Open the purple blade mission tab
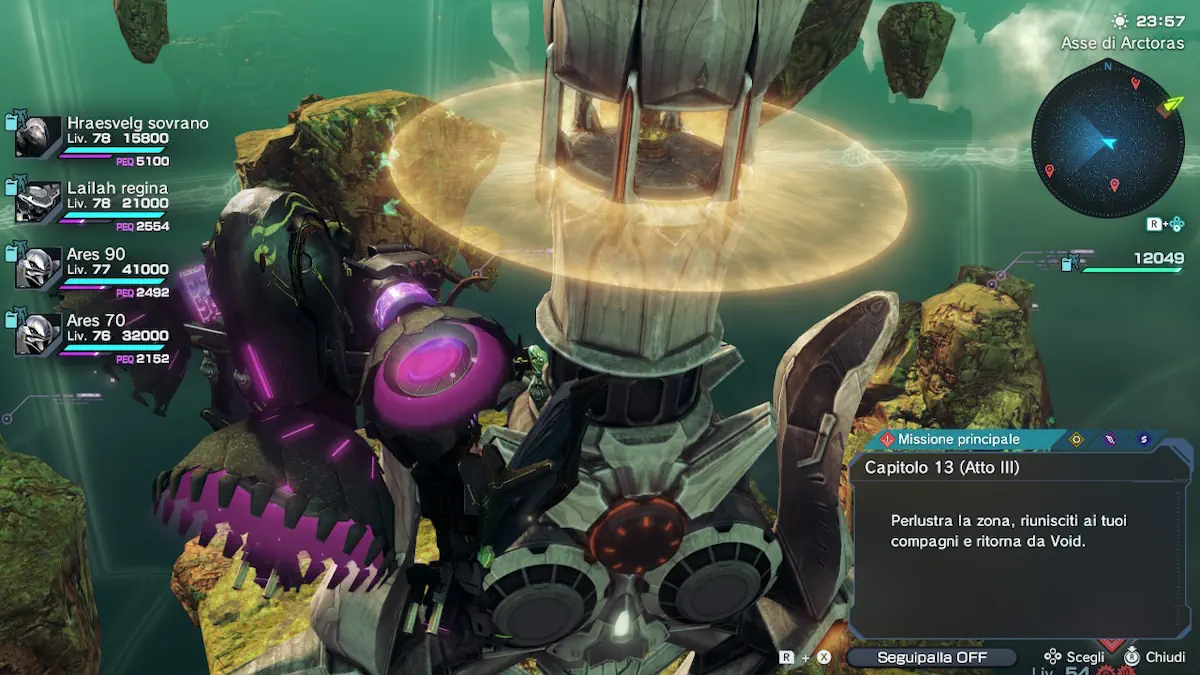 pyautogui.click(x=1109, y=439)
